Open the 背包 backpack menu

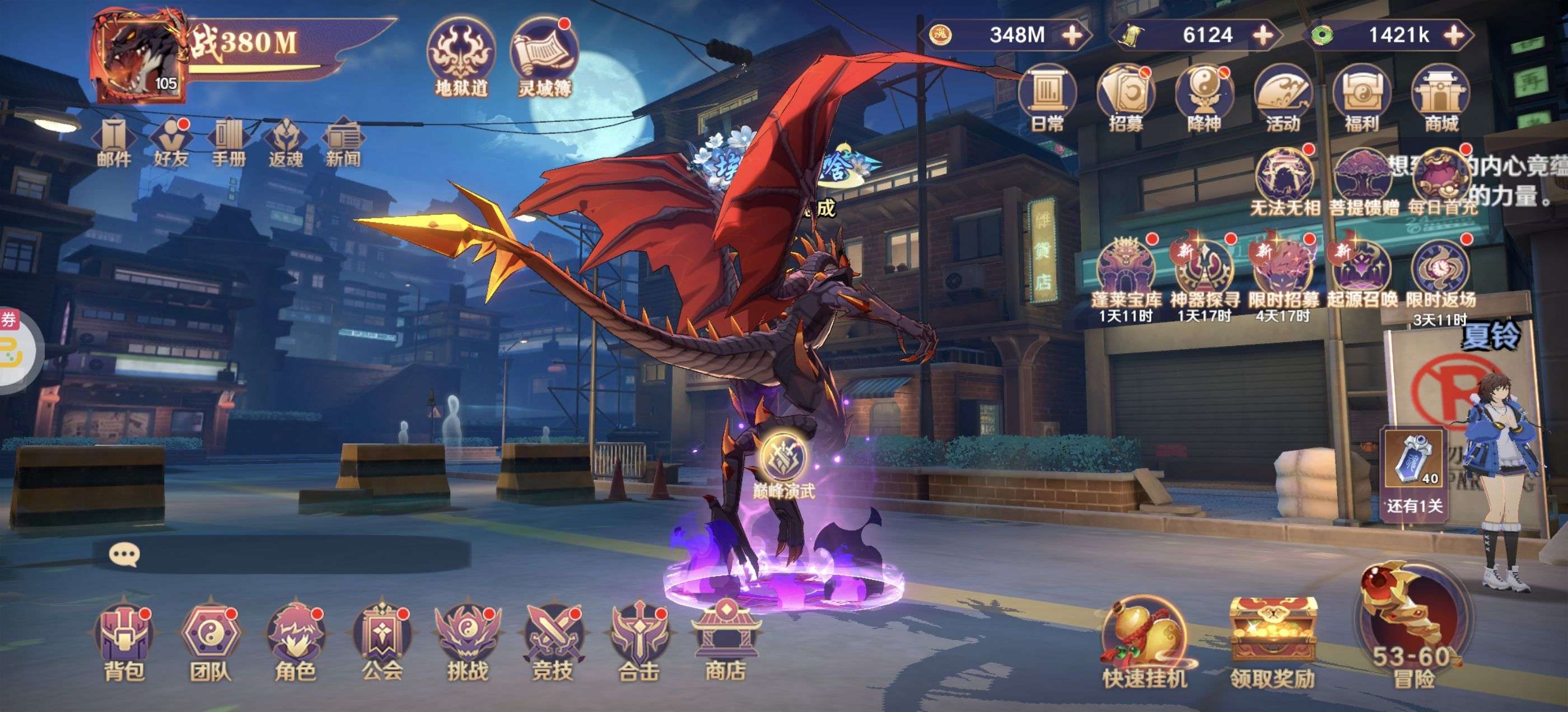pos(124,642)
